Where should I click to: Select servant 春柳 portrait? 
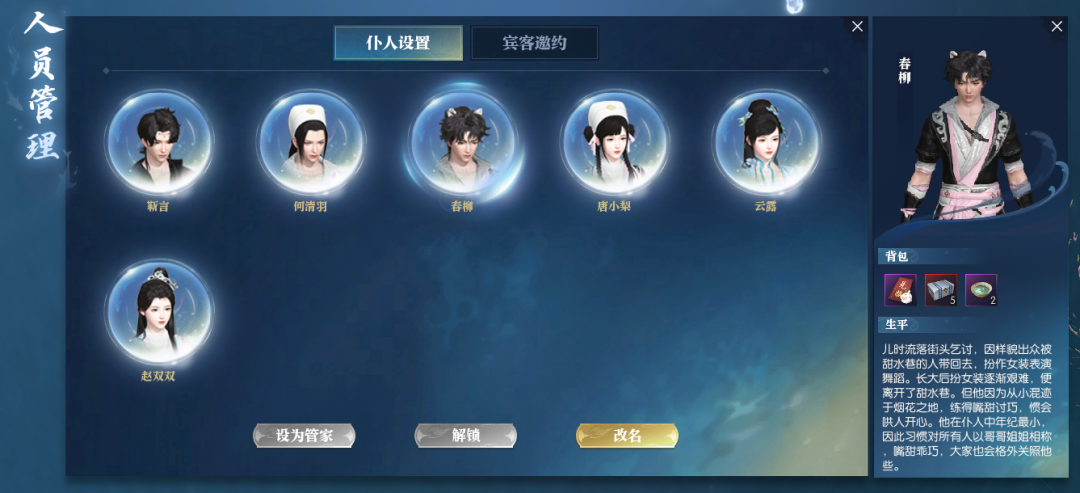pyautogui.click(x=462, y=142)
